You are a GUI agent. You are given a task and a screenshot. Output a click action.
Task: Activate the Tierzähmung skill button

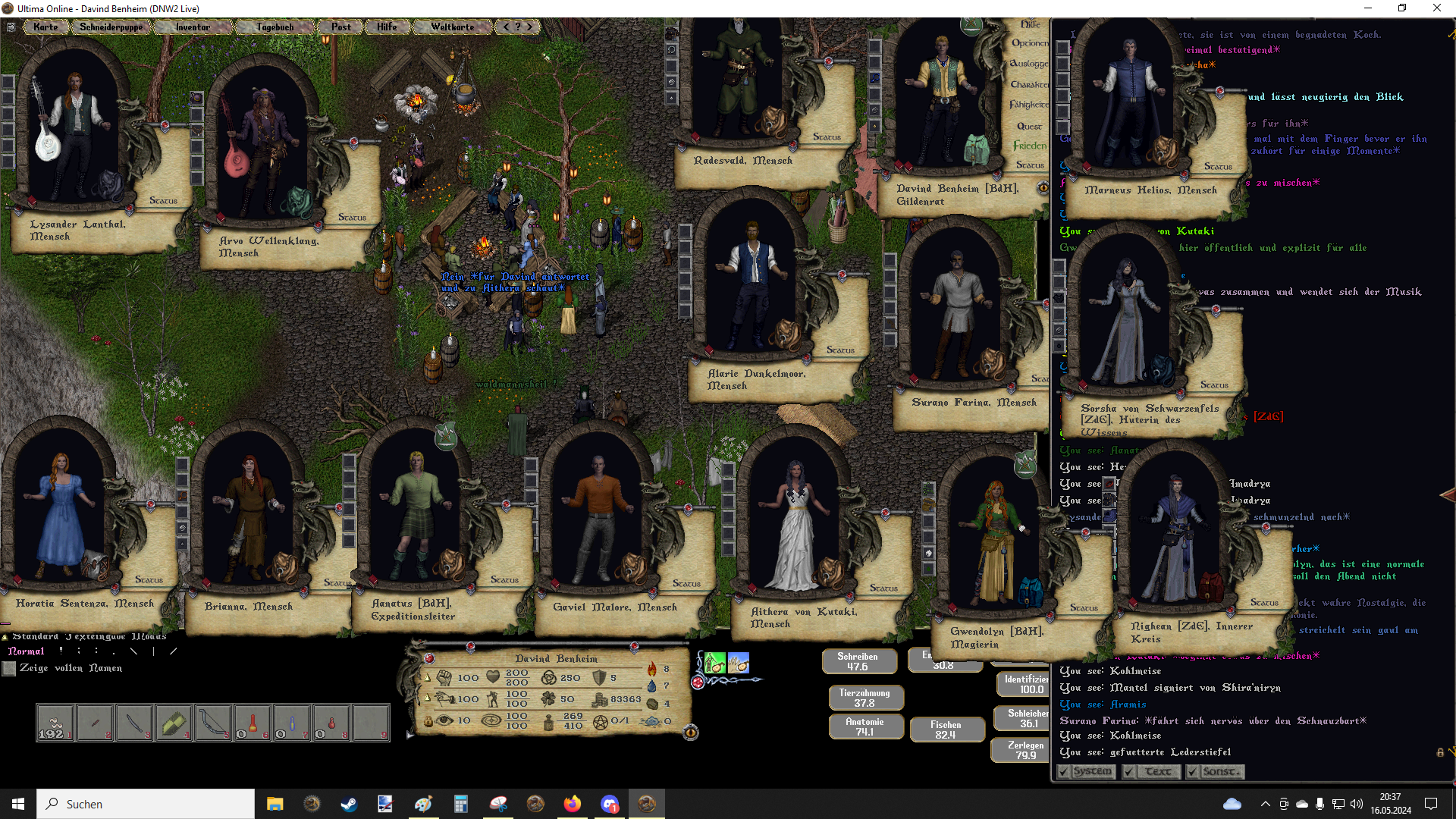[x=864, y=698]
